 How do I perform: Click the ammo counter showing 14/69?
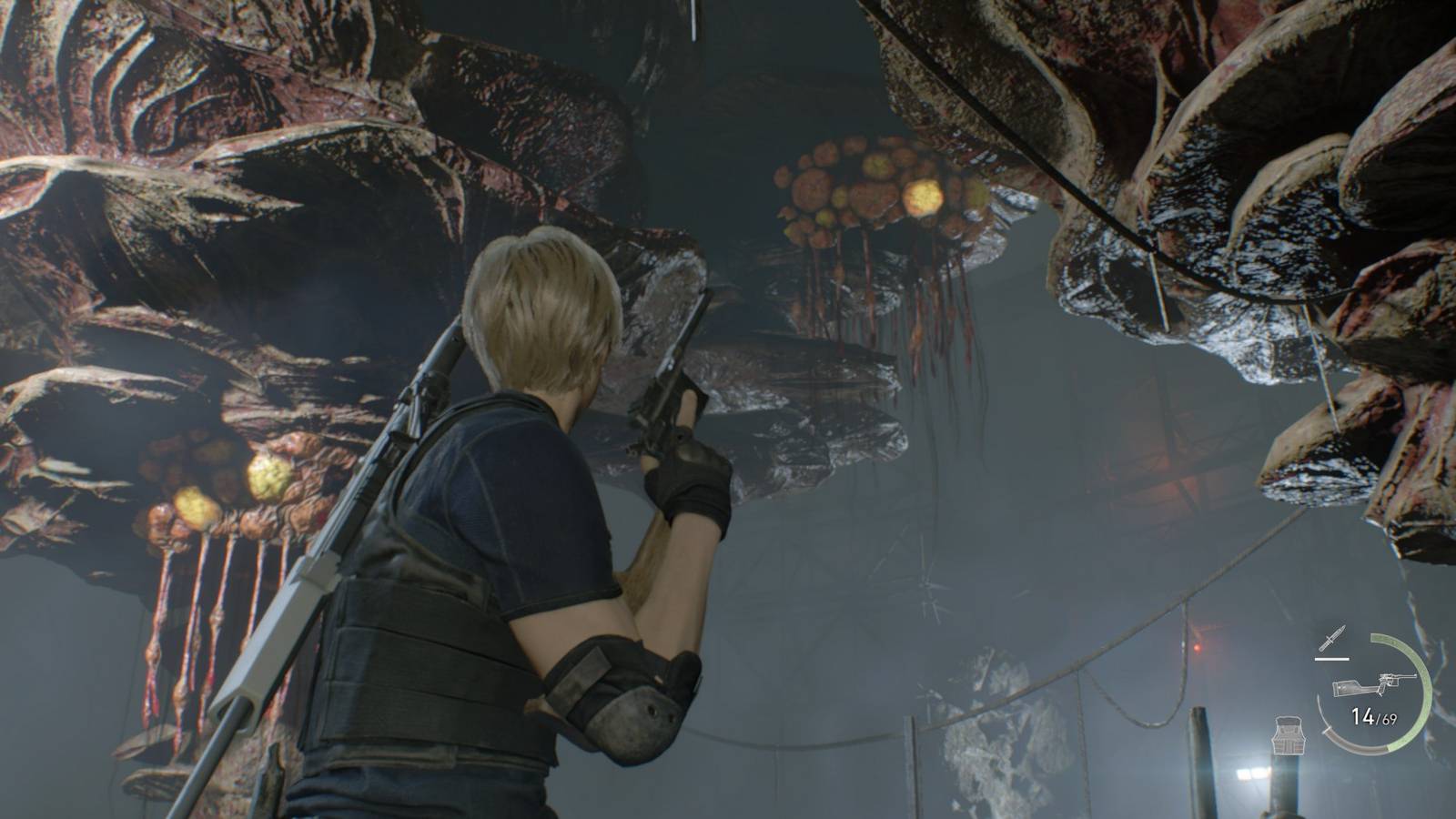pos(1374,717)
